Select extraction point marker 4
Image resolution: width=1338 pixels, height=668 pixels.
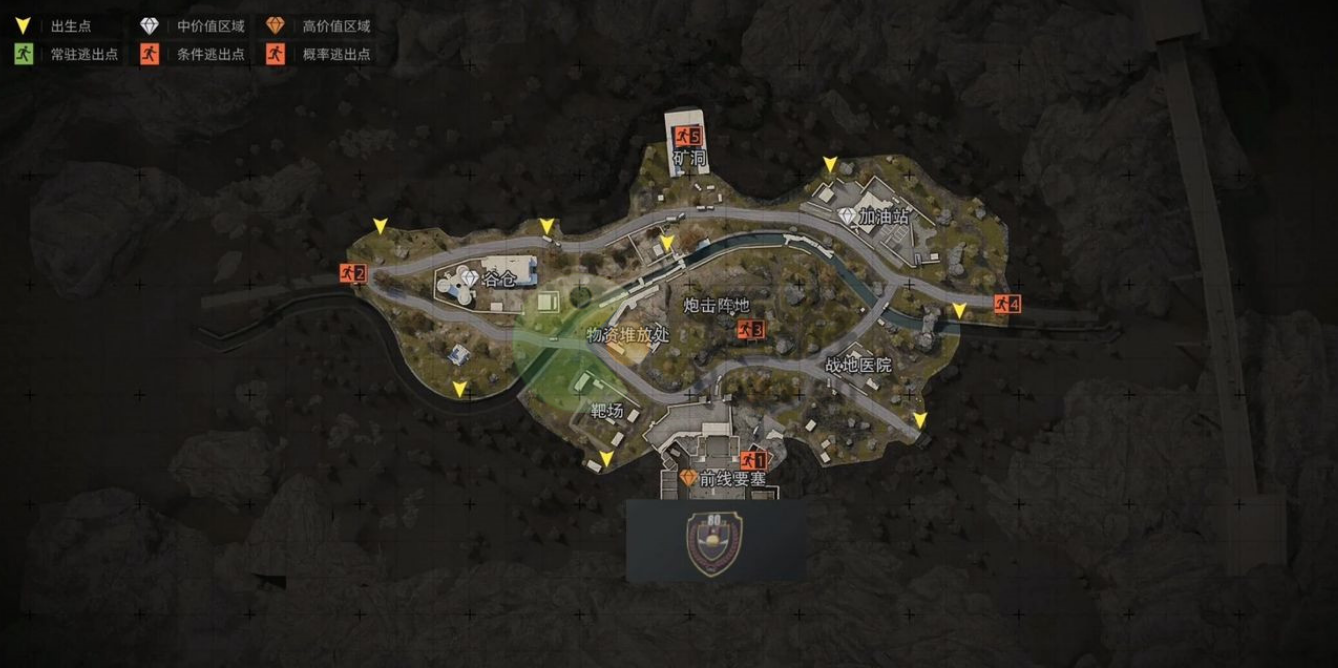1007,304
